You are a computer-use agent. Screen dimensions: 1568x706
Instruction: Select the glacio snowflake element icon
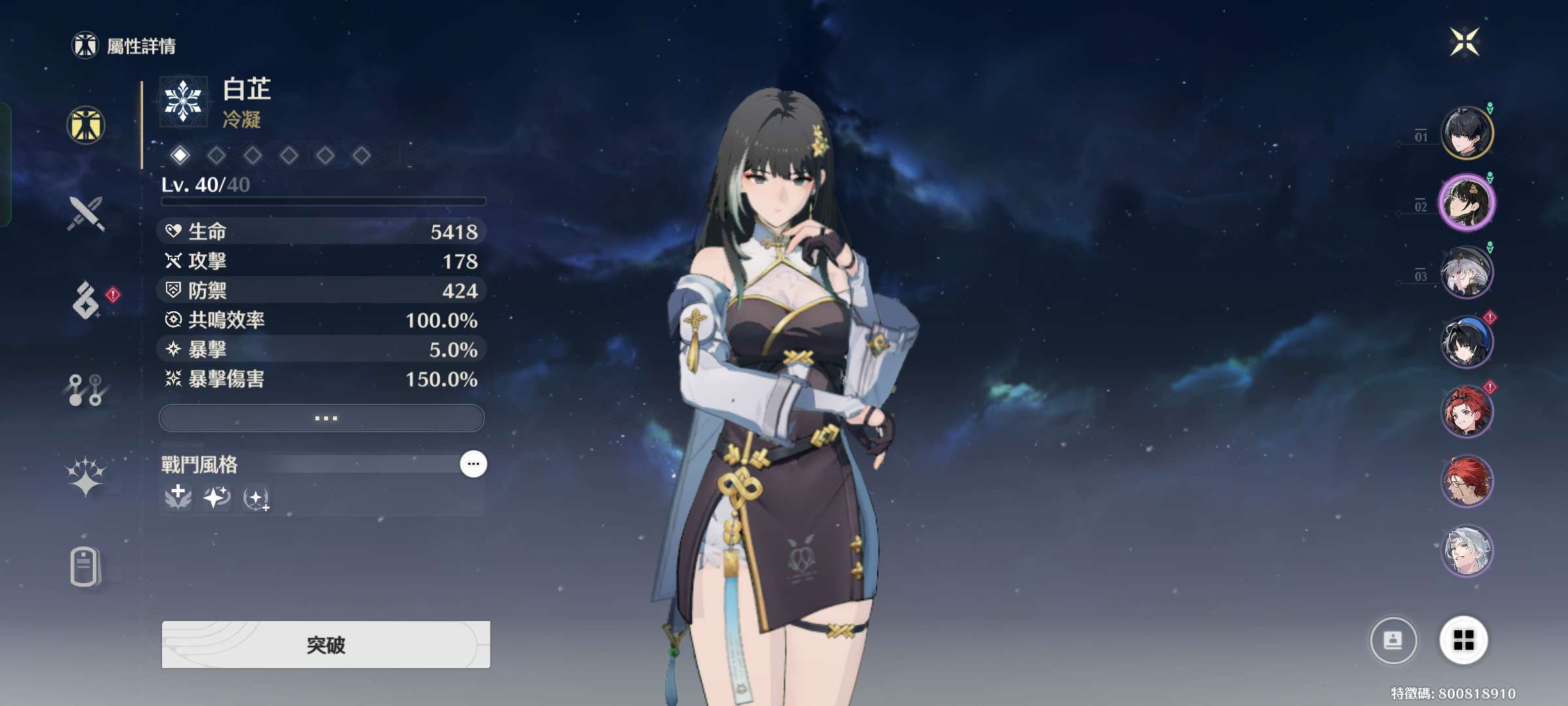click(183, 102)
